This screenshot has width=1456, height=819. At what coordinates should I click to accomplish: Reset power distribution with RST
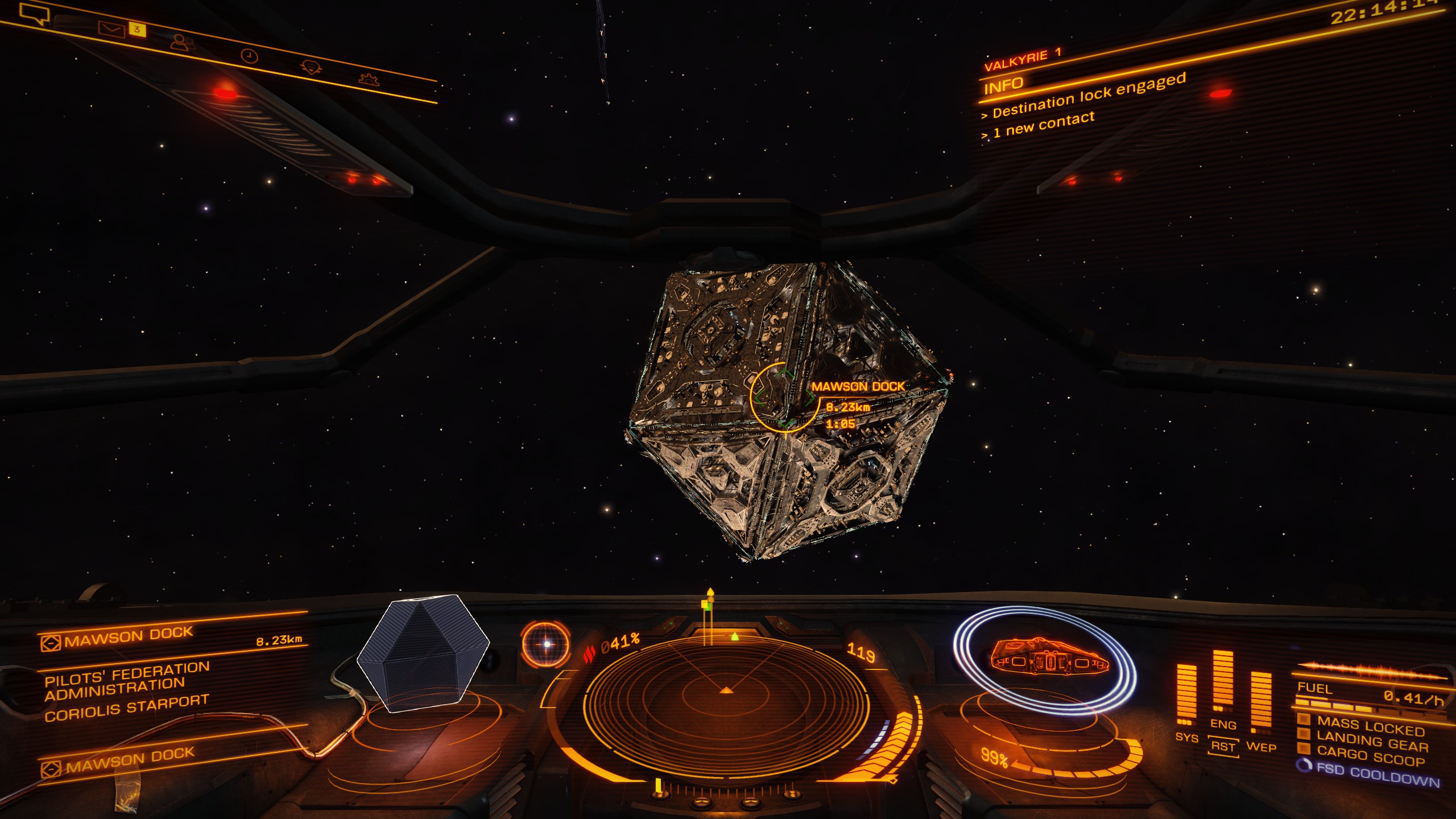[x=1223, y=747]
